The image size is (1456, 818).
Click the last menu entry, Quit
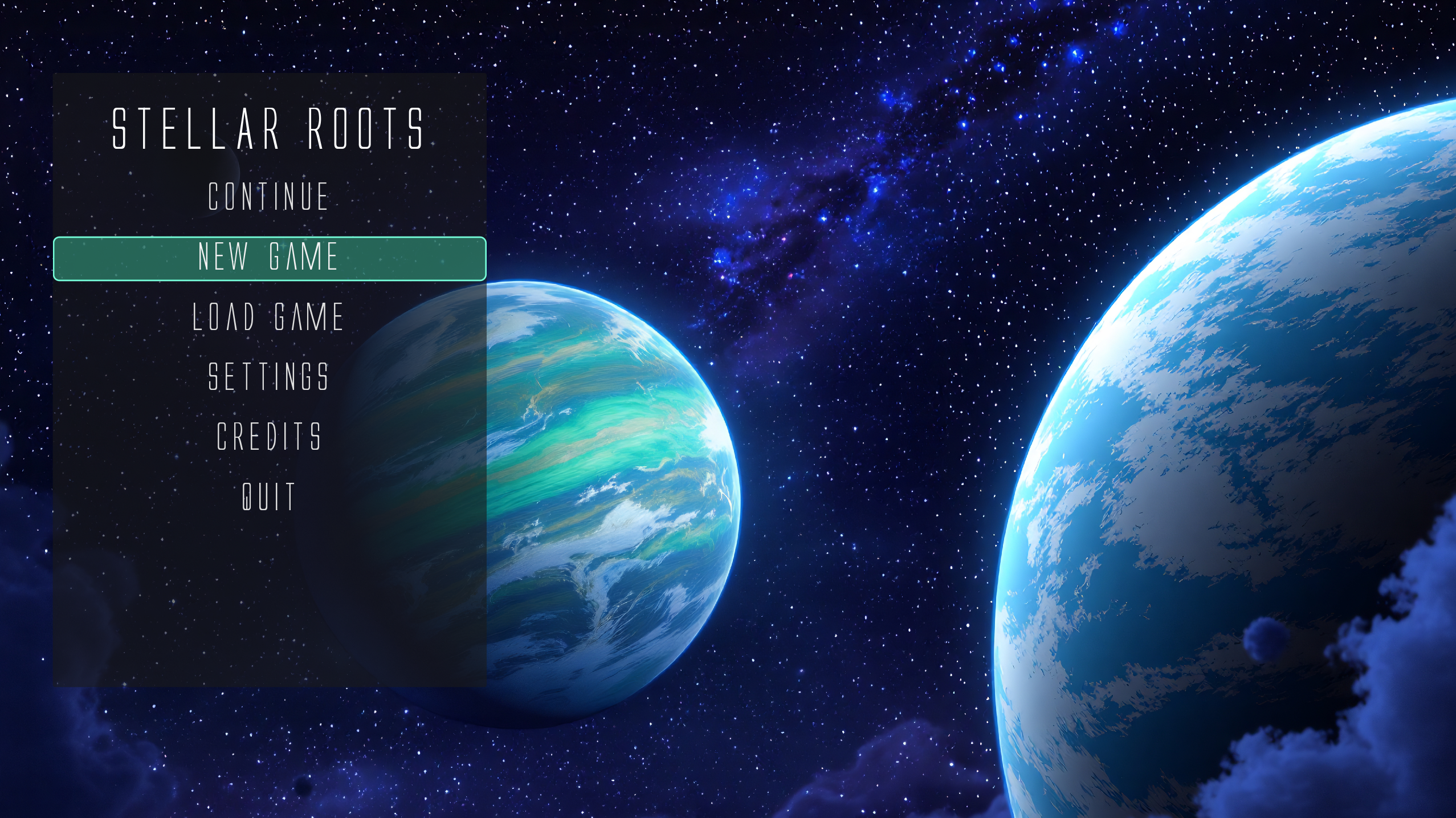point(268,494)
